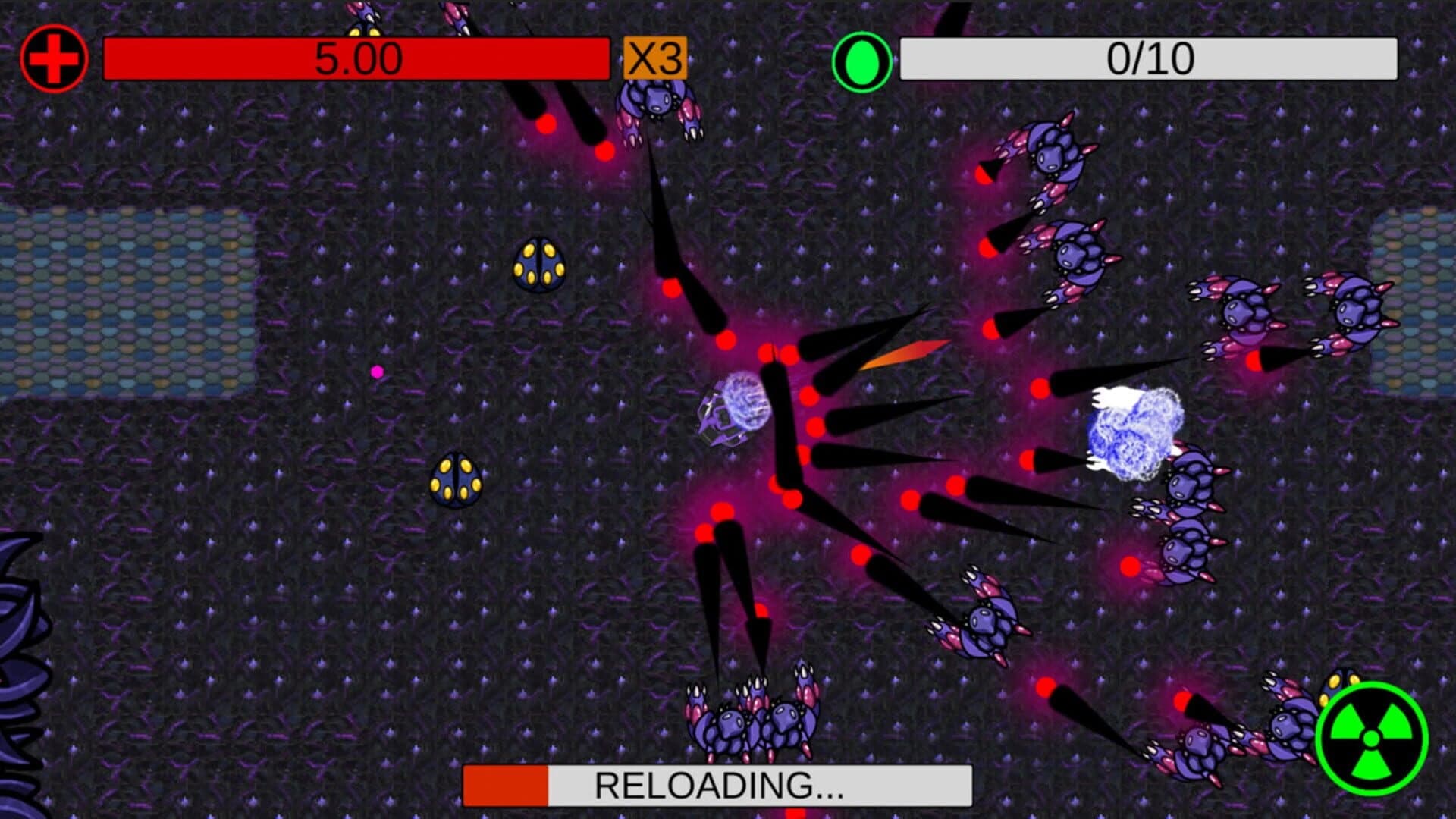Viewport: 1456px width, 819px height.
Task: Click the red health cross icon
Action: point(53,57)
